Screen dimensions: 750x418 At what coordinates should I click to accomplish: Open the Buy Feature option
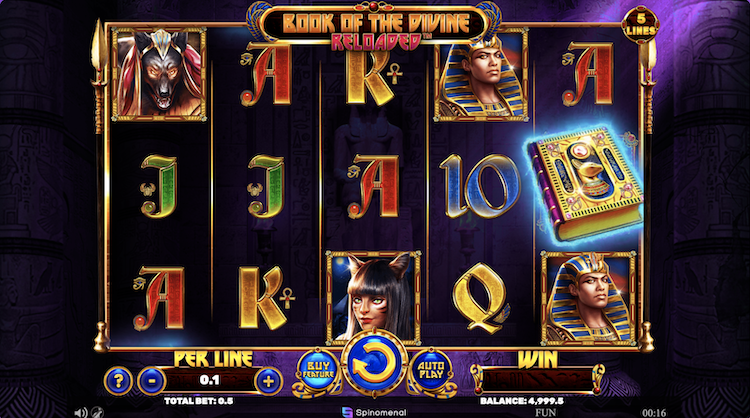coord(316,372)
